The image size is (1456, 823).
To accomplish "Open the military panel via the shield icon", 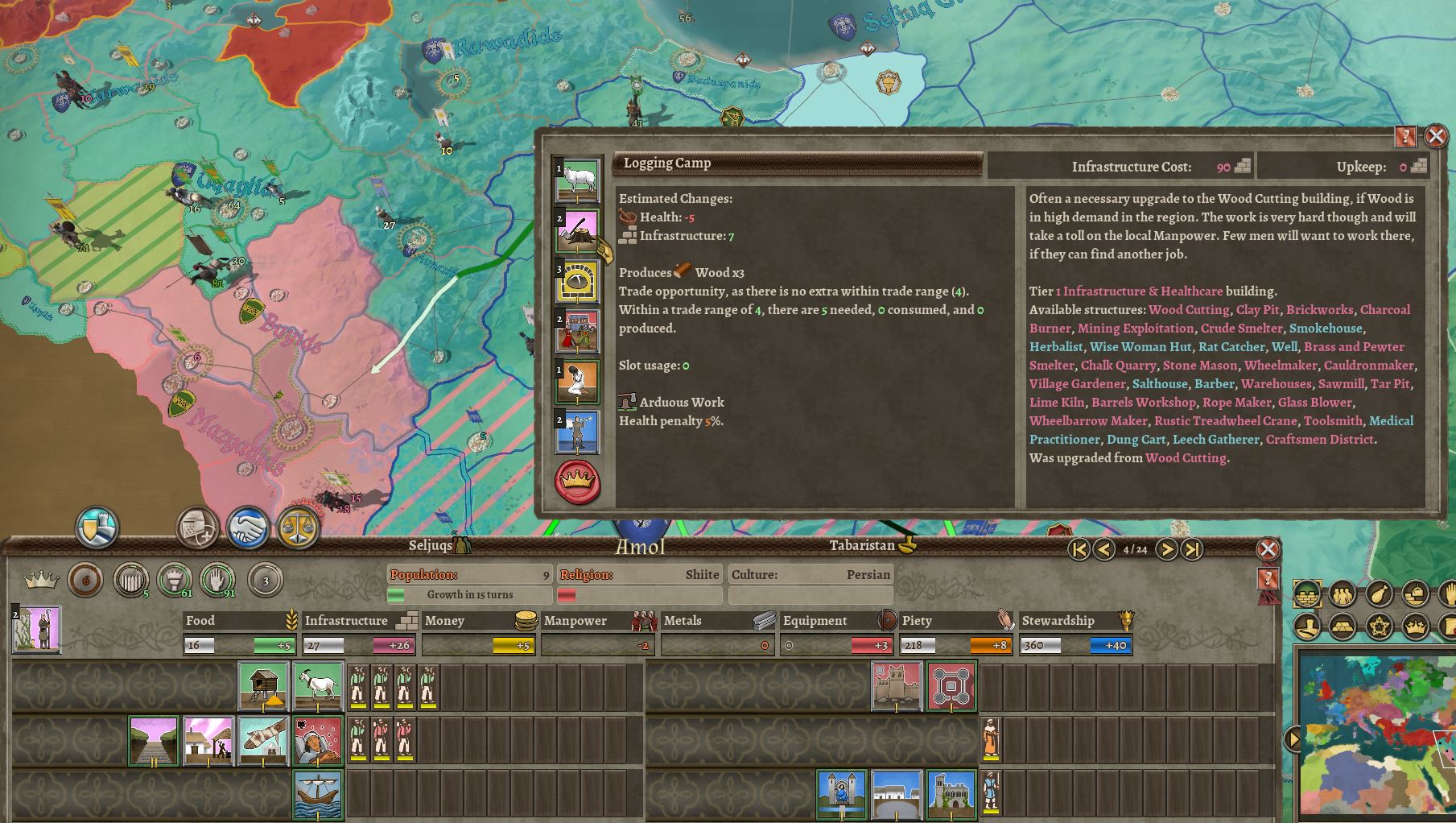I will pos(97,527).
